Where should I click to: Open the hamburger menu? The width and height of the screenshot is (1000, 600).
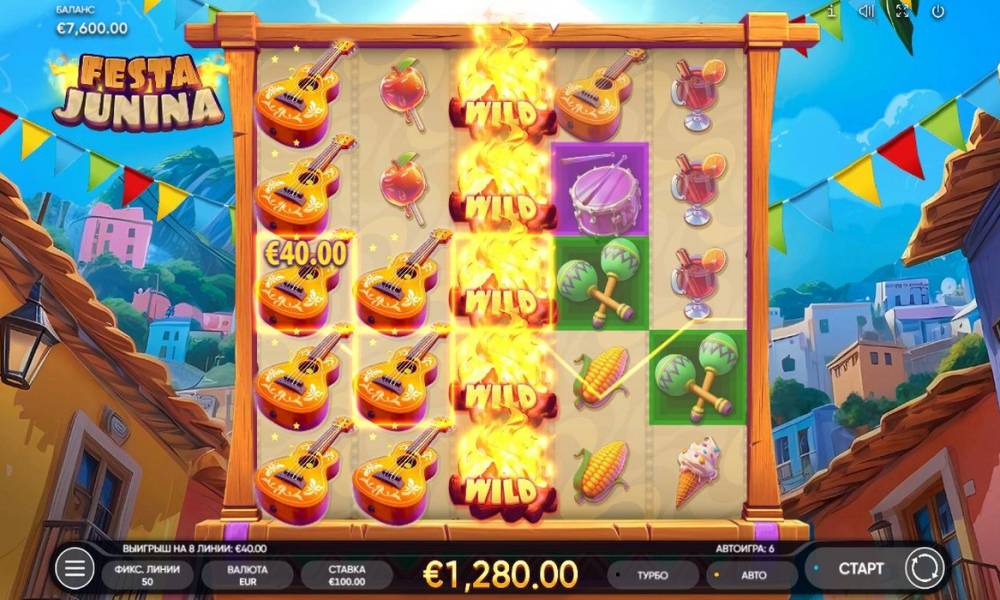(73, 569)
